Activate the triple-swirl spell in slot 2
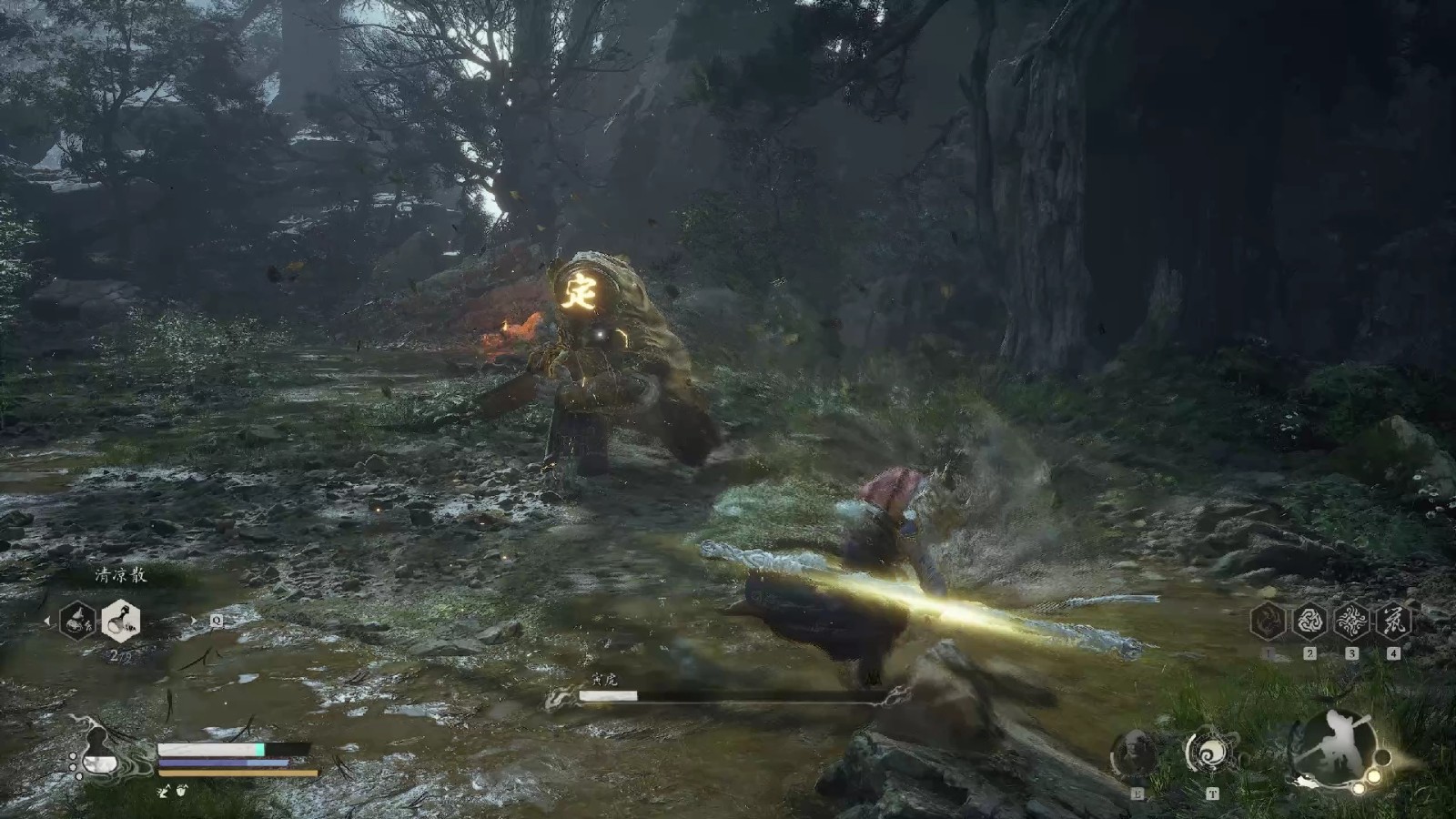This screenshot has height=819, width=1456. (x=1309, y=622)
